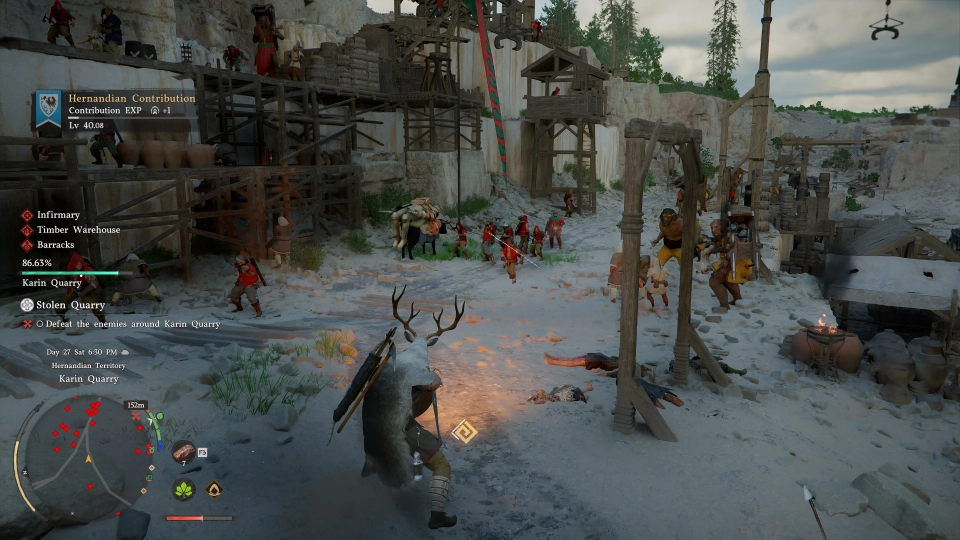Select the Barracks objective entry

coord(55,245)
